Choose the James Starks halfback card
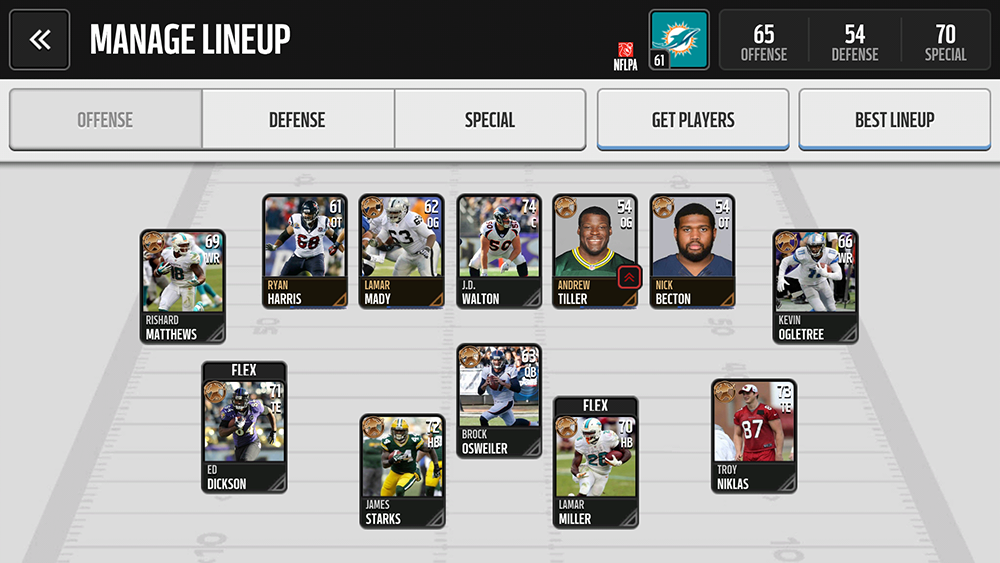Screen dimensions: 1000x563 click(x=402, y=471)
